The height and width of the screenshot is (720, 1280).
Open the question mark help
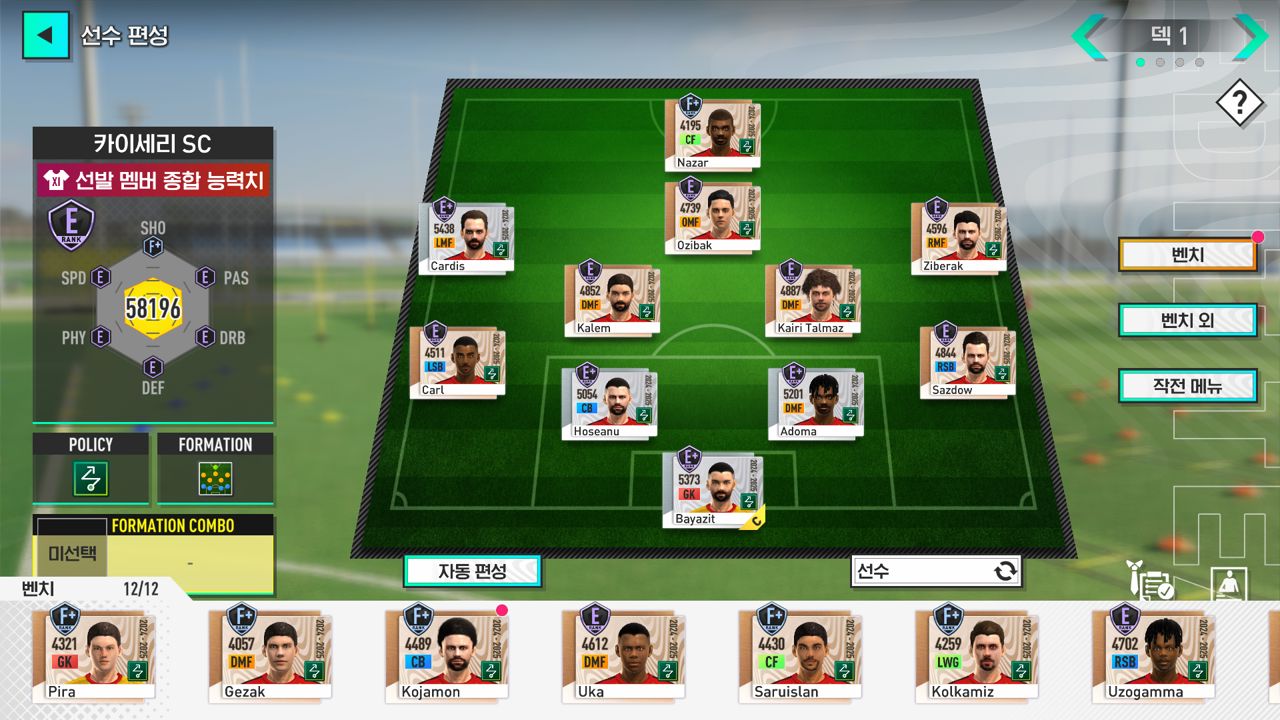pos(1240,102)
